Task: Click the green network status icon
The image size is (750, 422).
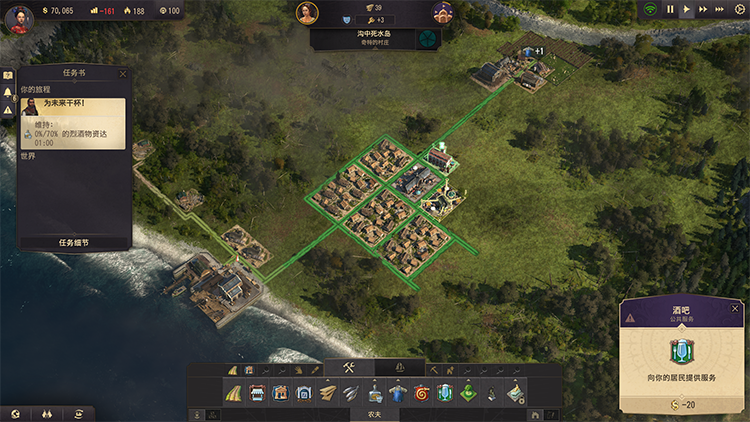Action: 652,9
